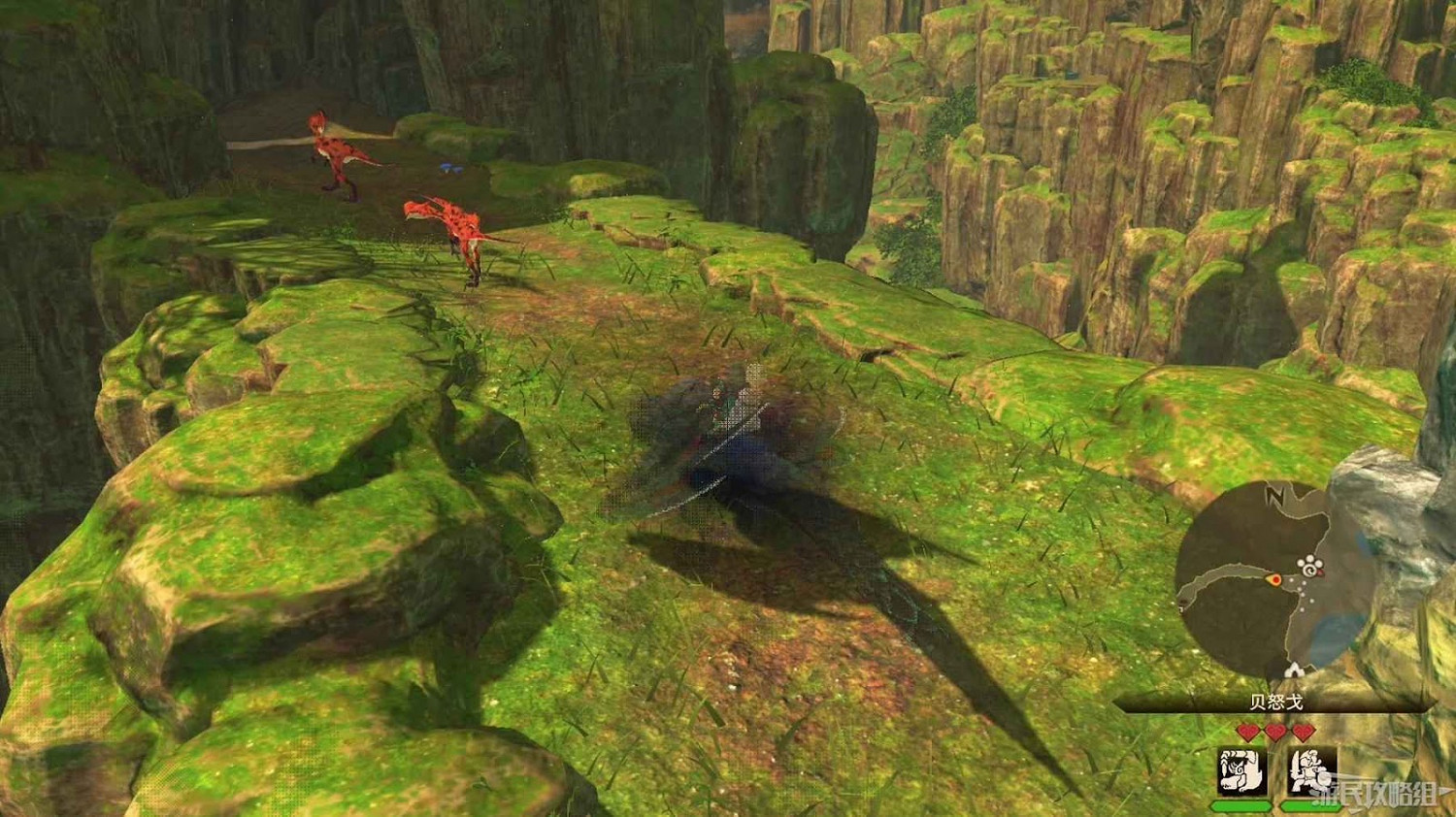
Task: Click the North indicator on the minimap
Action: click(1274, 495)
